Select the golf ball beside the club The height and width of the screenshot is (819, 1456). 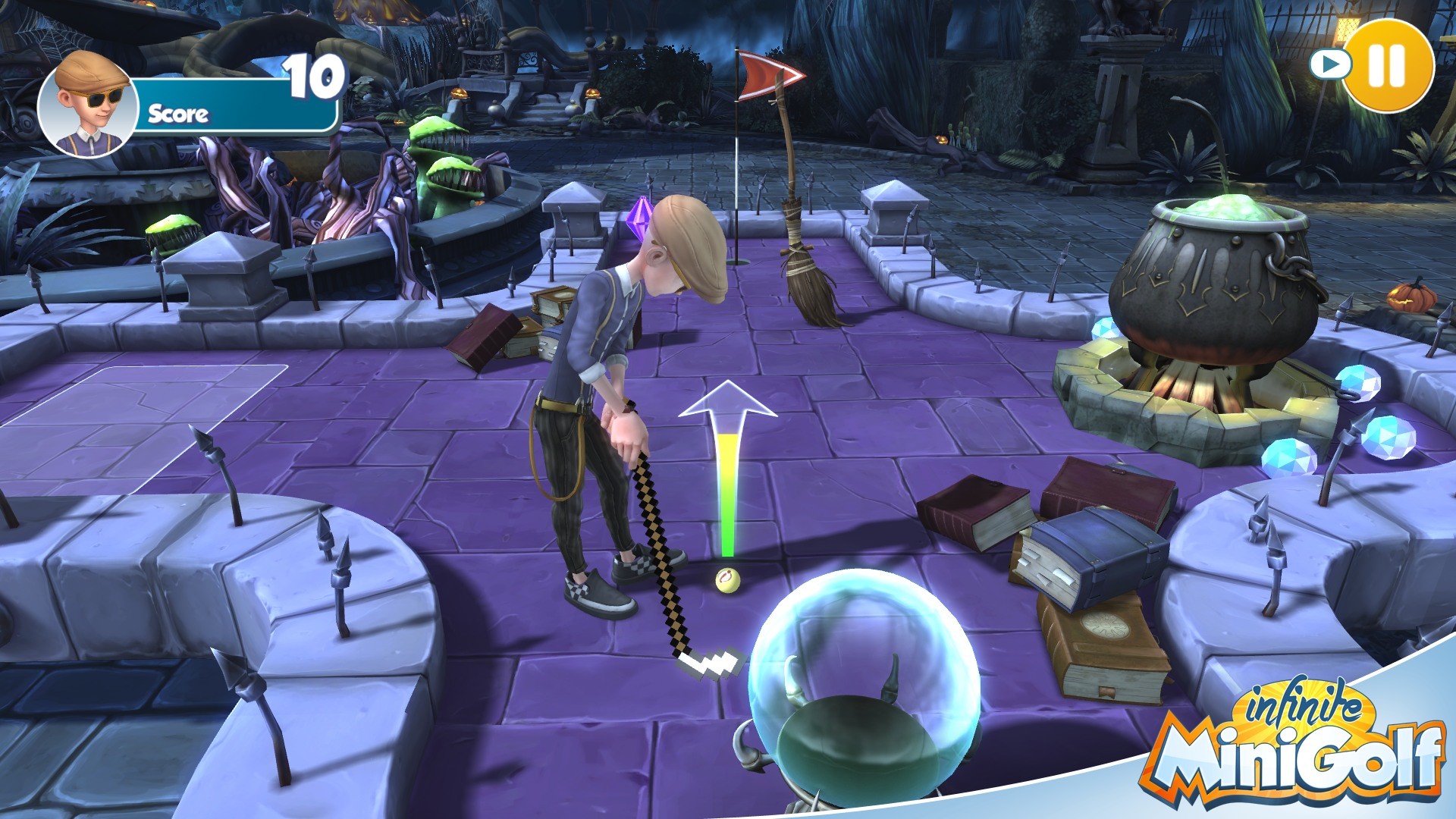tap(729, 579)
